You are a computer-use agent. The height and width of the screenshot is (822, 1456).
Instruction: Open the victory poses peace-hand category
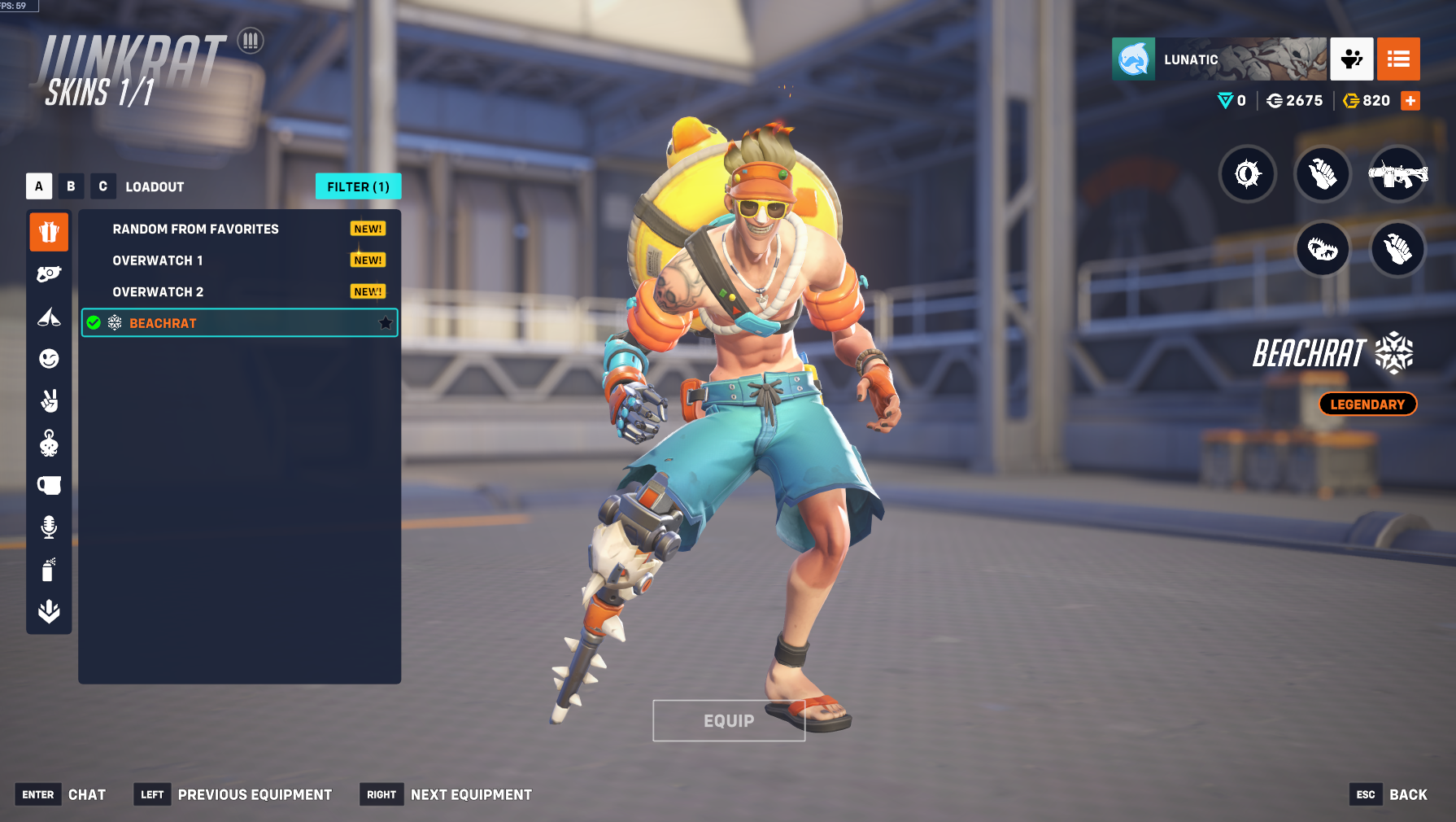pyautogui.click(x=49, y=400)
